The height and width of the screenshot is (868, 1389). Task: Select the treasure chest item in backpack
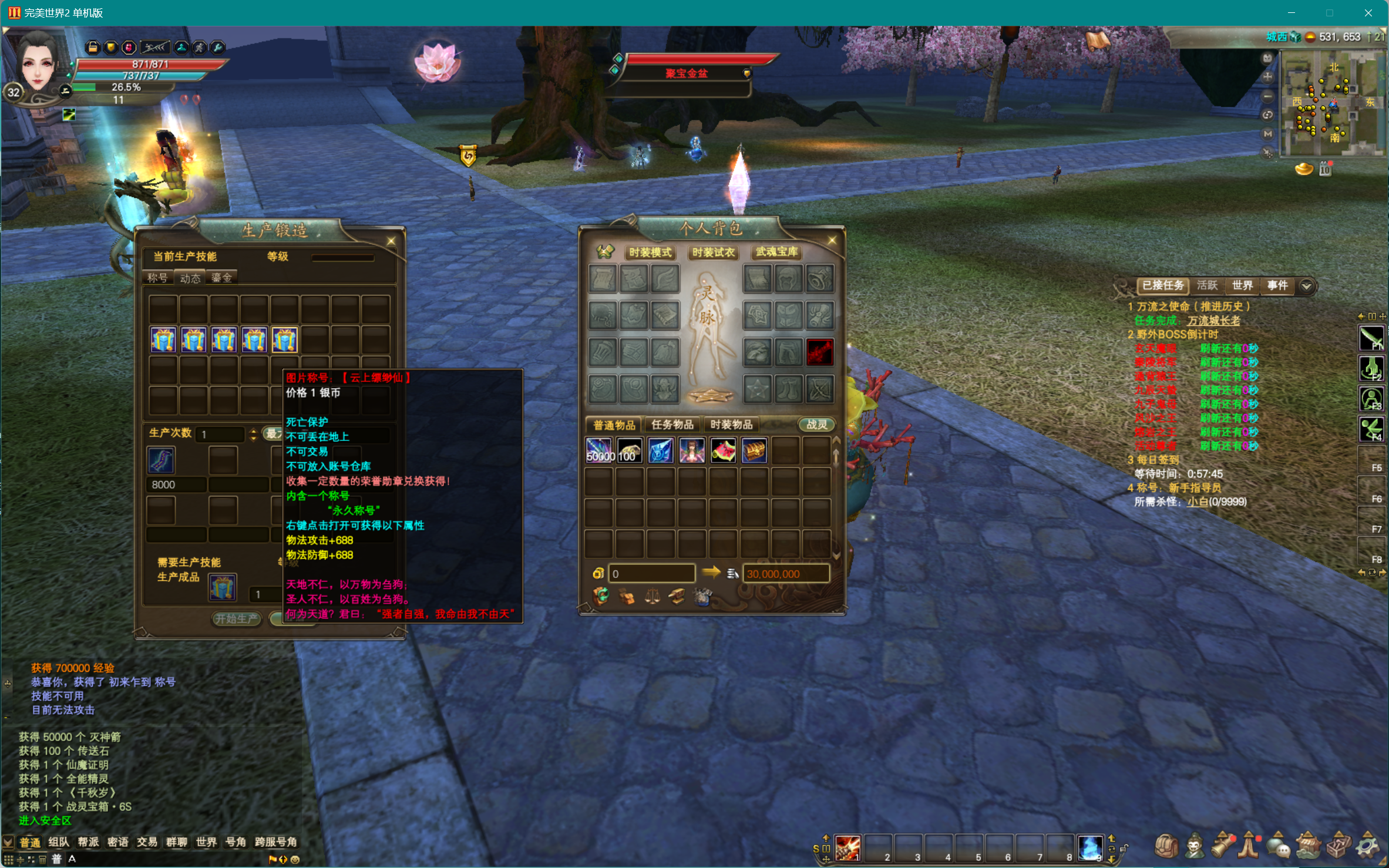pos(754,451)
